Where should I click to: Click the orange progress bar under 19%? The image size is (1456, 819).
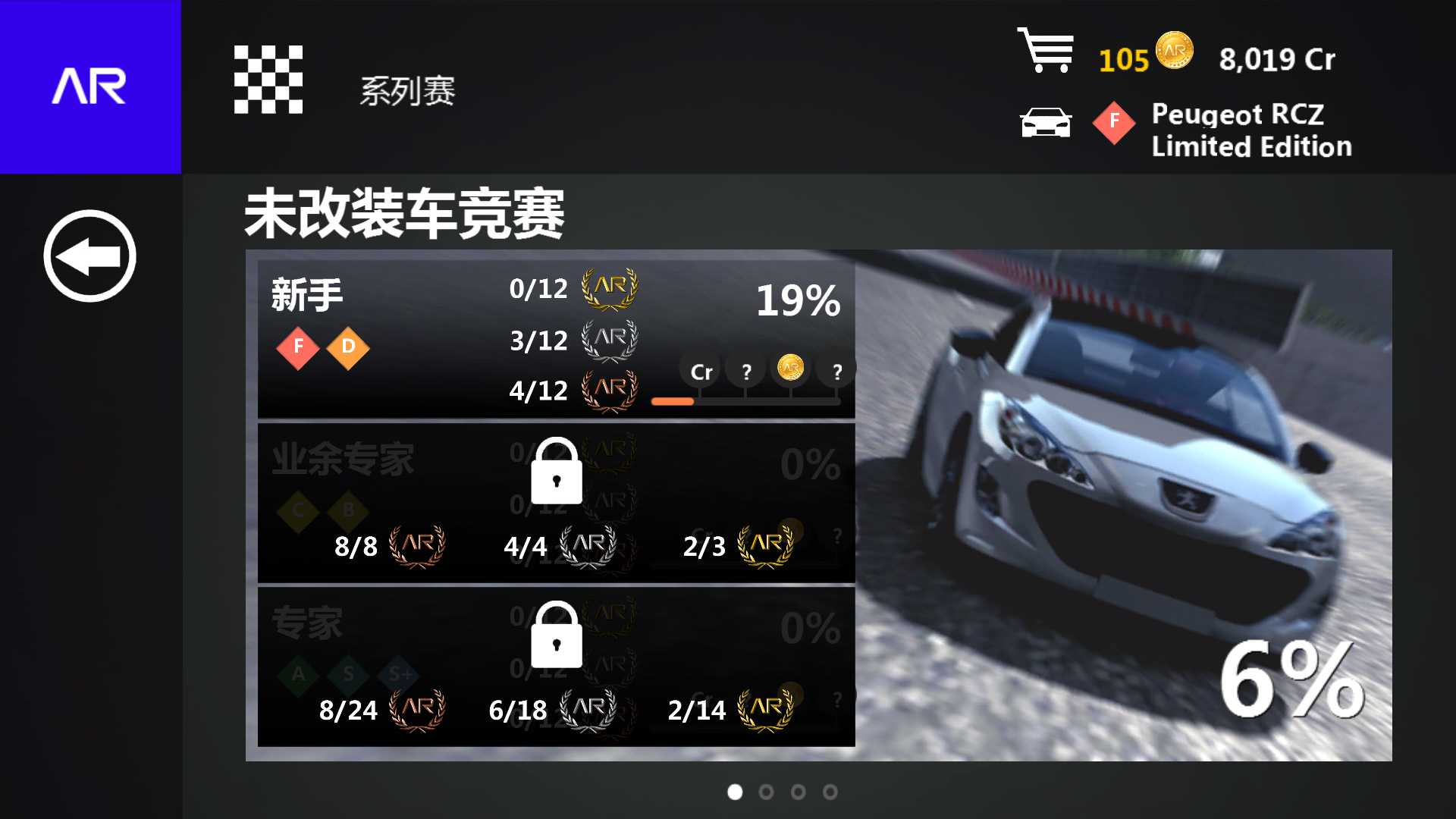coord(672,400)
